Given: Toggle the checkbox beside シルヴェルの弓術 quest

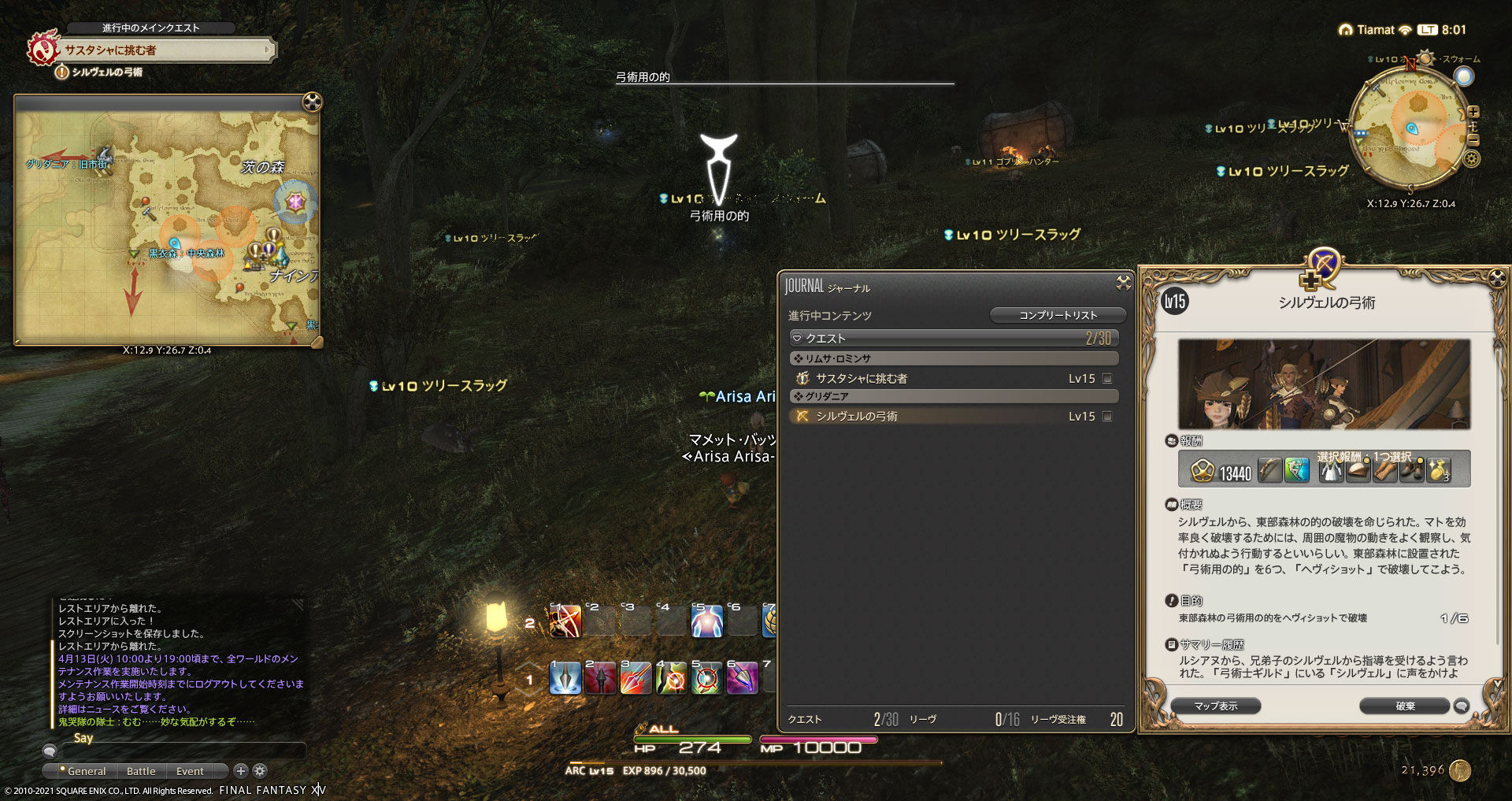Looking at the screenshot, I should (x=1107, y=416).
